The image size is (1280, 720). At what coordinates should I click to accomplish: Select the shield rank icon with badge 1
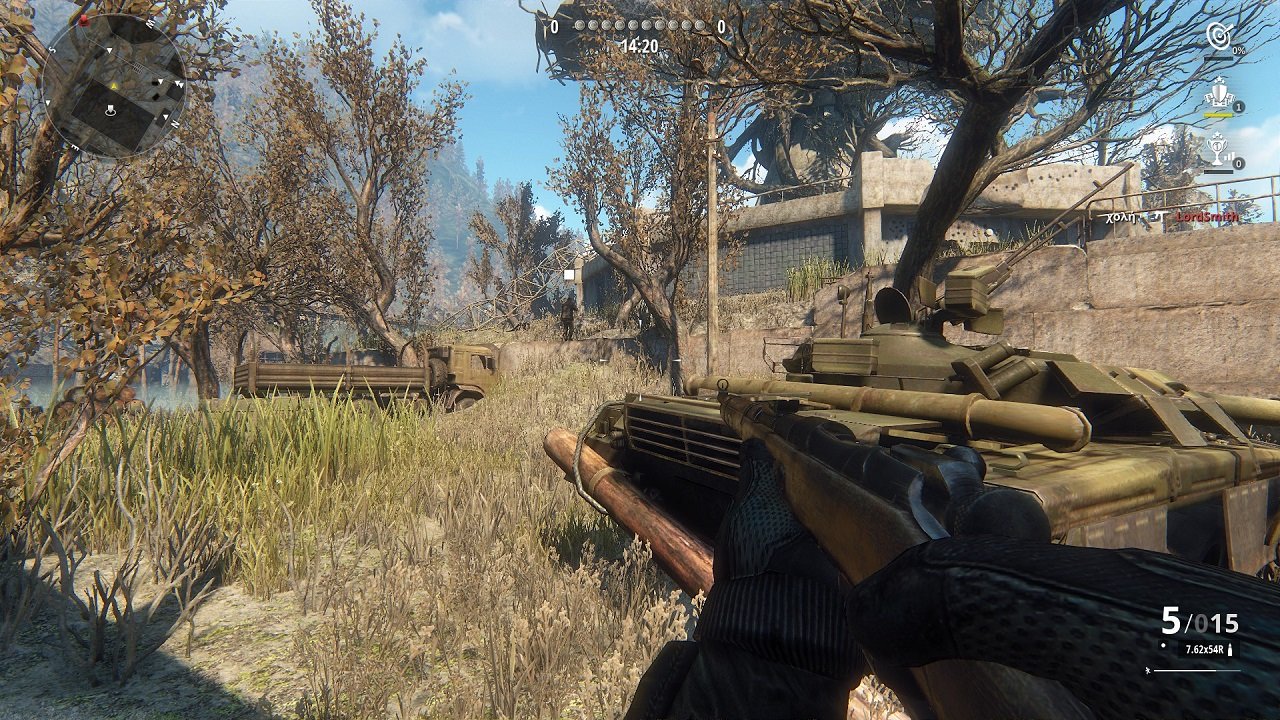(1220, 93)
